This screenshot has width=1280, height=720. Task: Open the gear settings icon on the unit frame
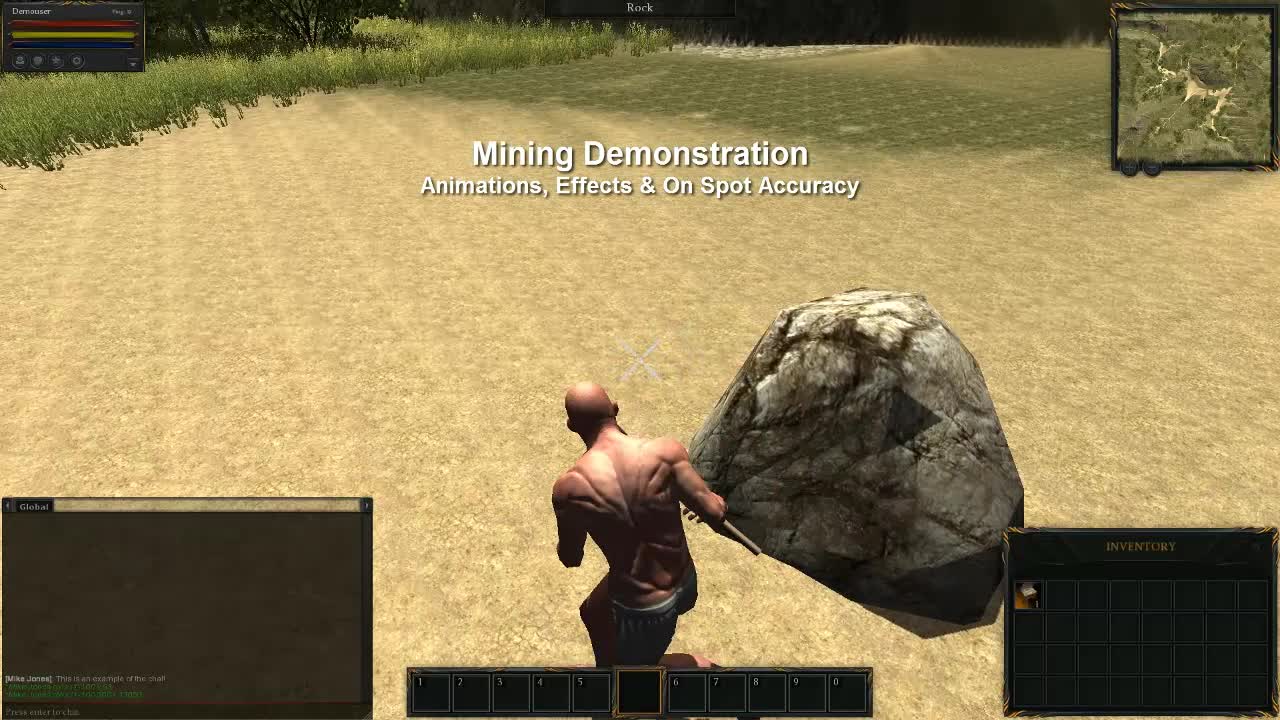click(x=76, y=60)
